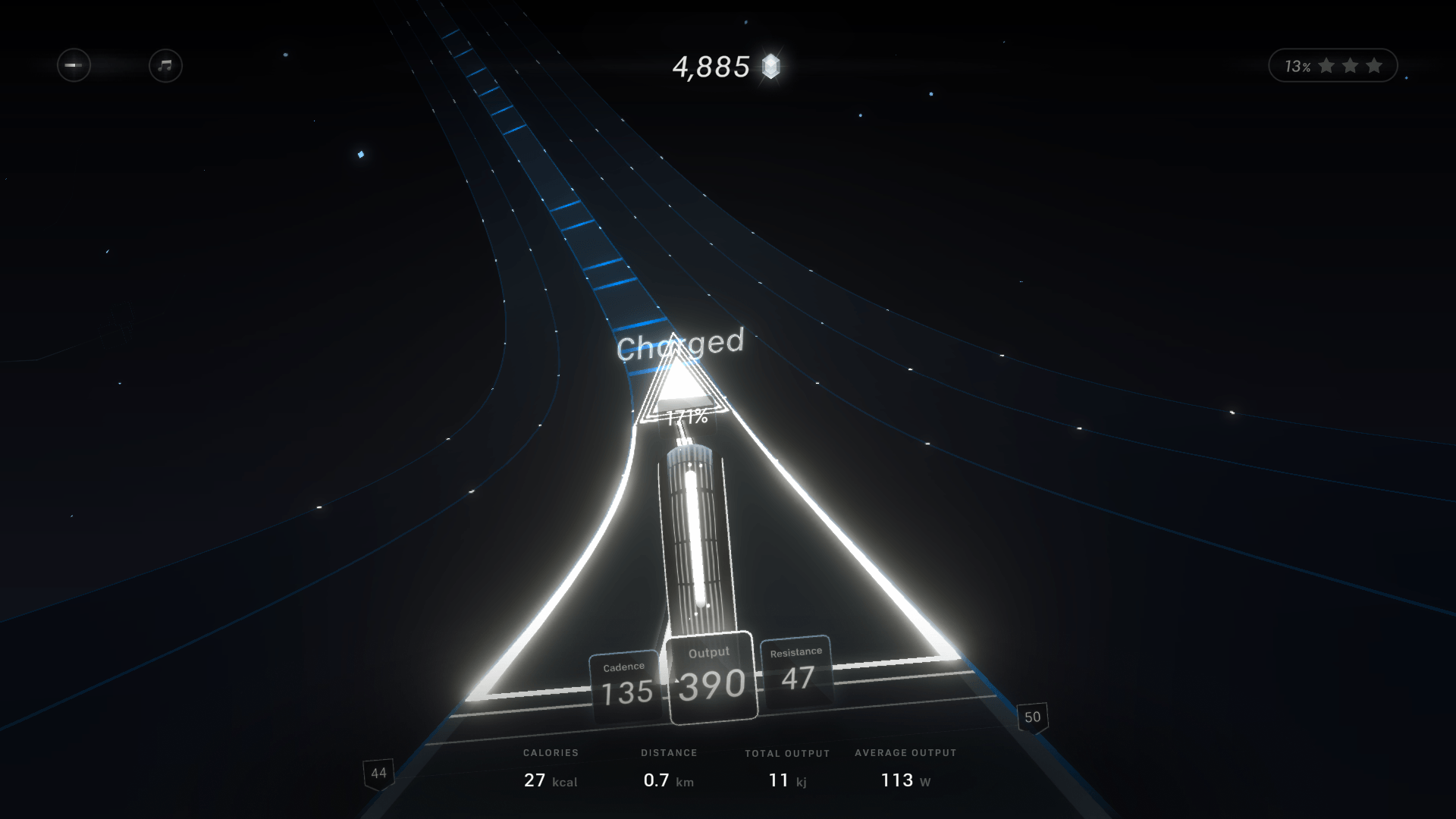Click the Total Output stat label
Image resolution: width=1456 pixels, height=819 pixels.
786,753
